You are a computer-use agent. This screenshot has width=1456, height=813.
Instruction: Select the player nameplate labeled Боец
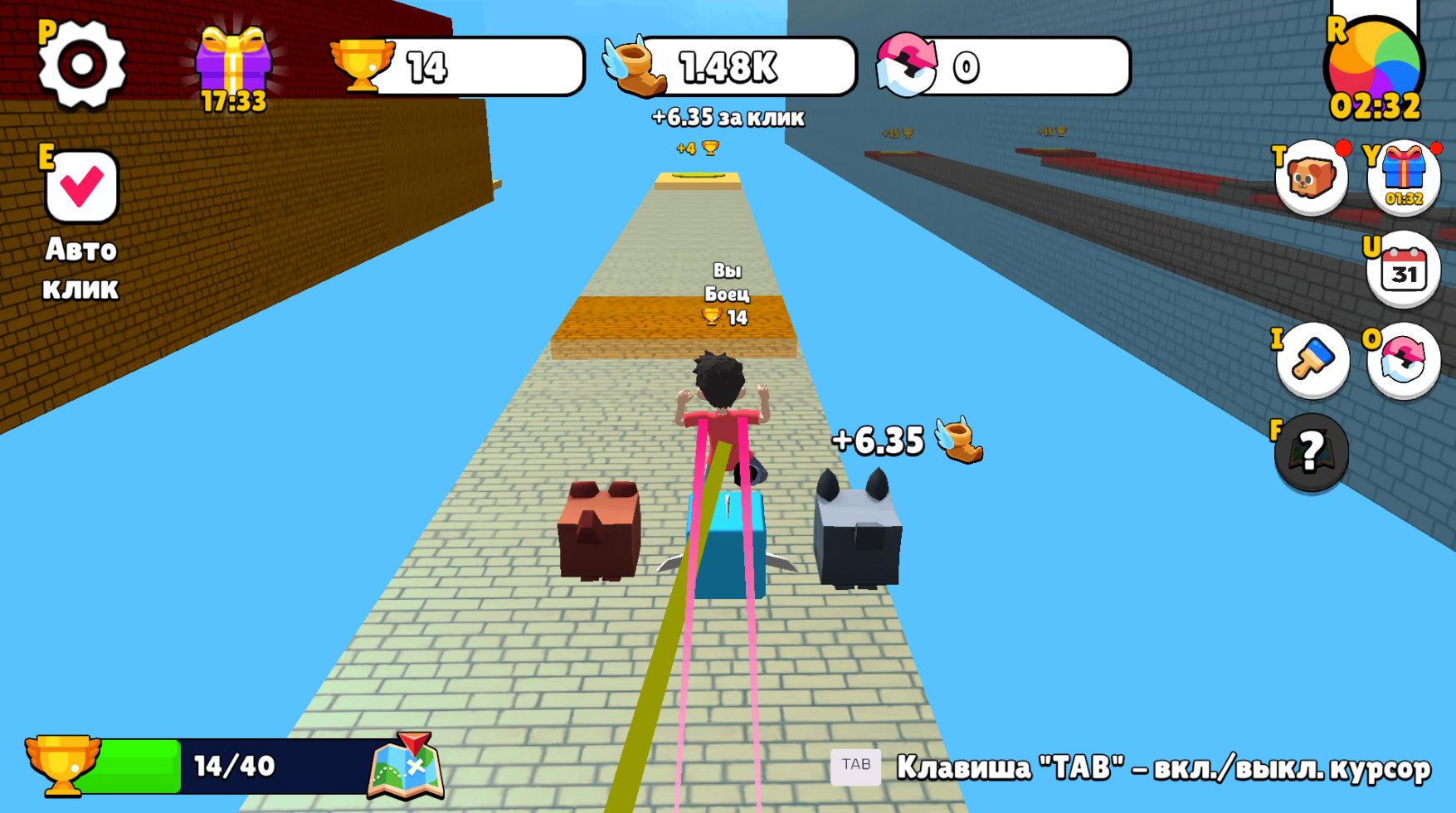728,292
